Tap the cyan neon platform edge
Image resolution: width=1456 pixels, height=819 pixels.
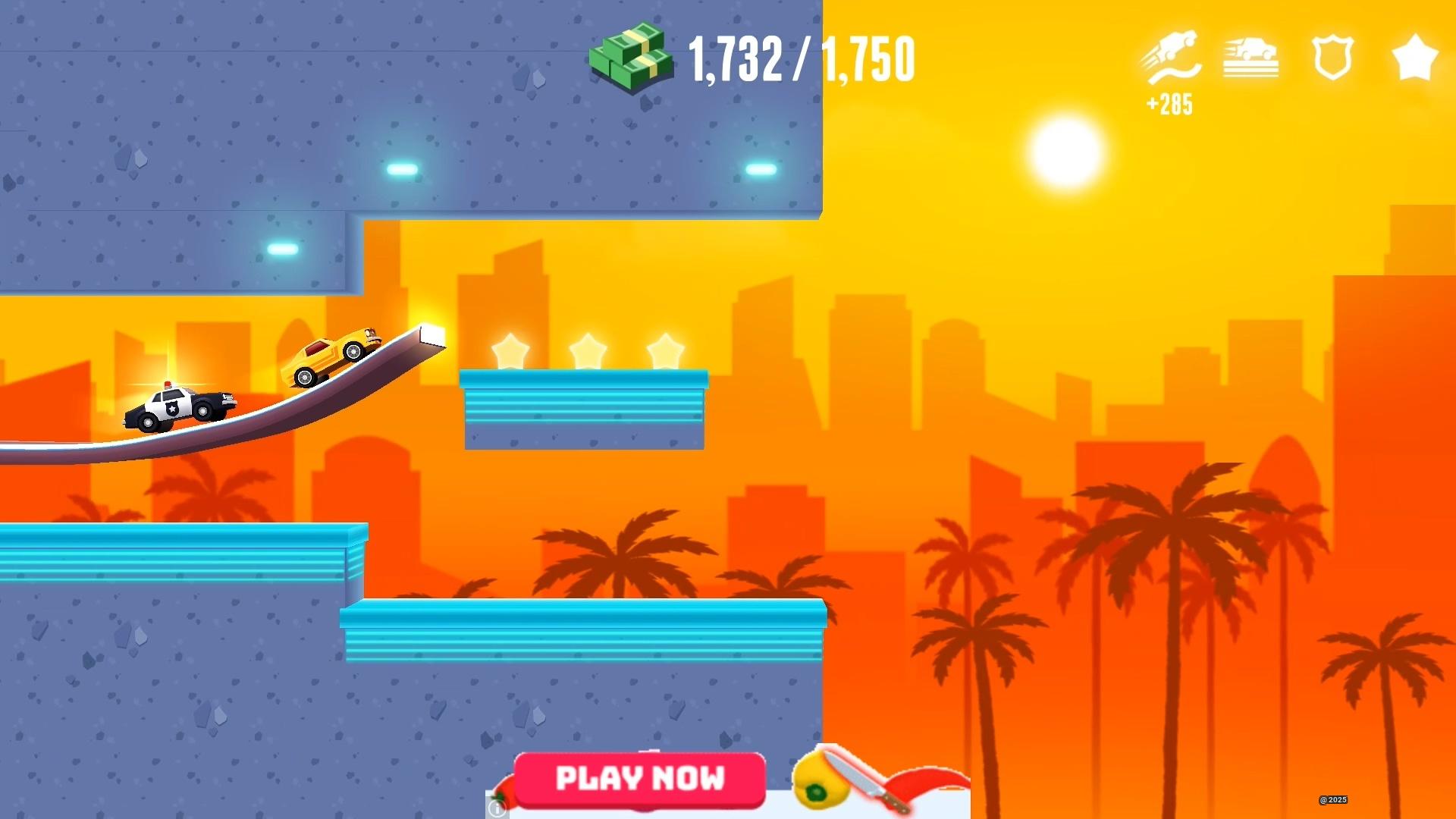[x=584, y=379]
